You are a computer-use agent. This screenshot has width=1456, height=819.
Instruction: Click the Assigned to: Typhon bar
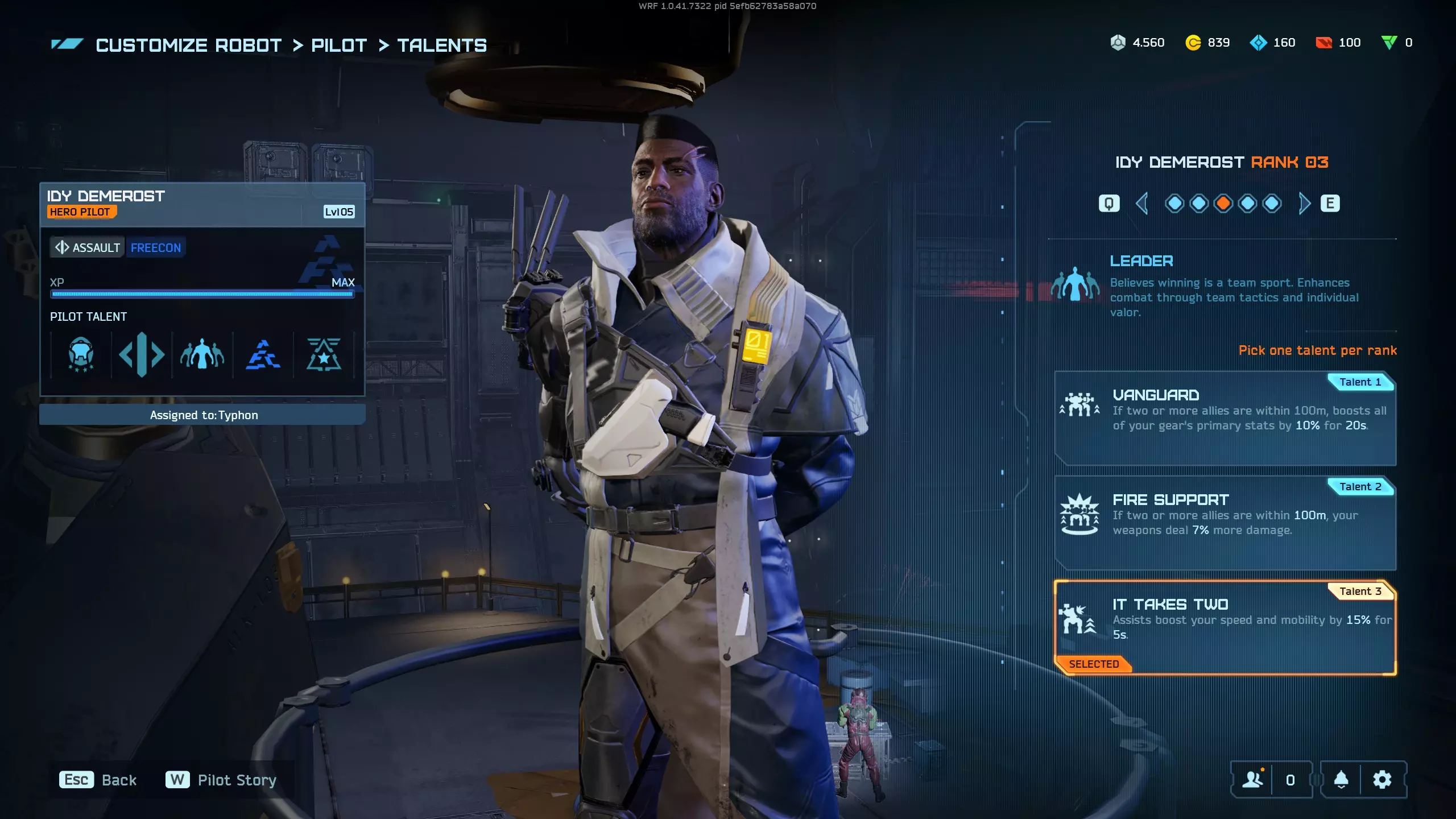click(x=202, y=415)
